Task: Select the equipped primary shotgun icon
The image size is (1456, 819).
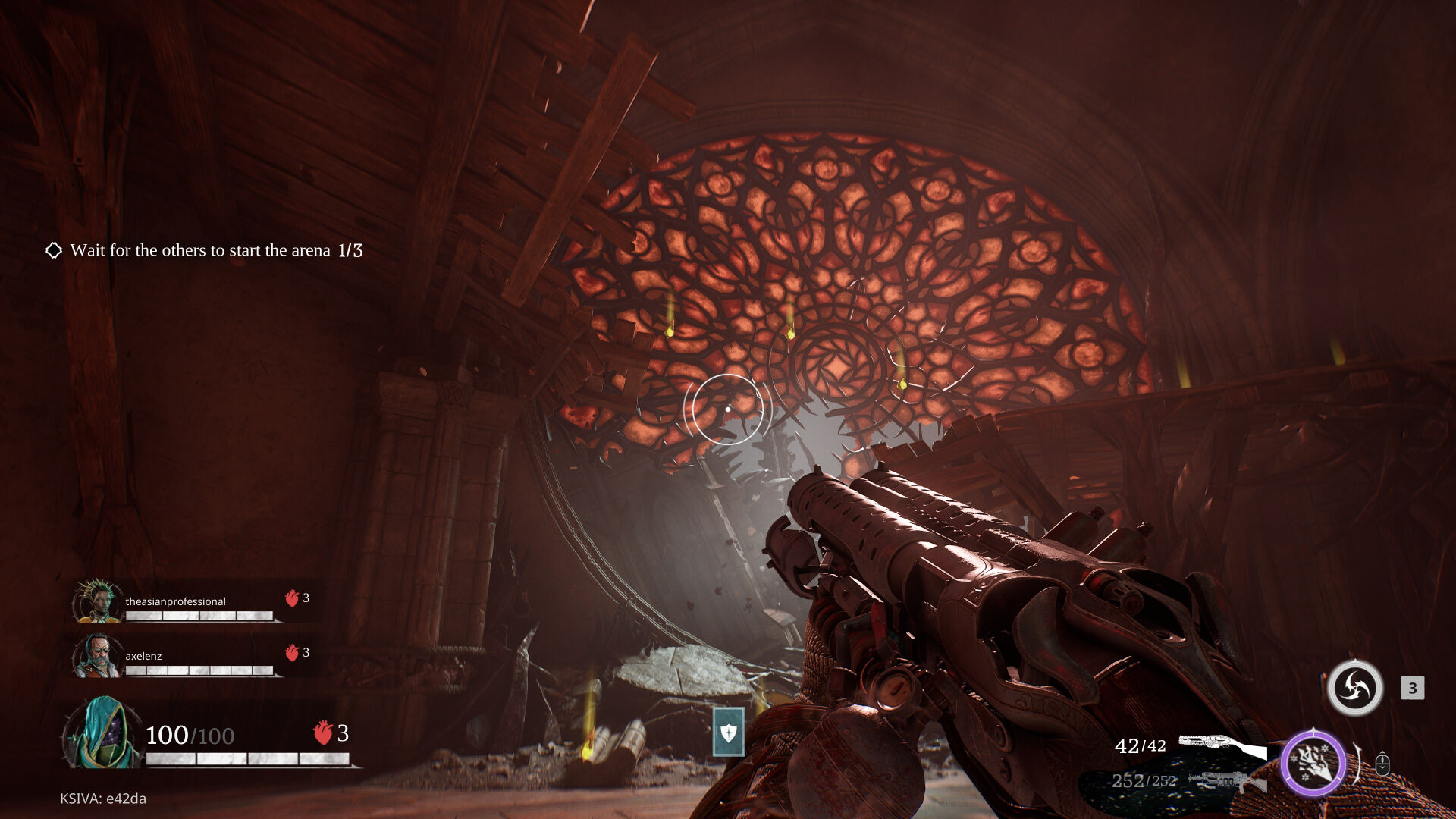Action: (1222, 745)
